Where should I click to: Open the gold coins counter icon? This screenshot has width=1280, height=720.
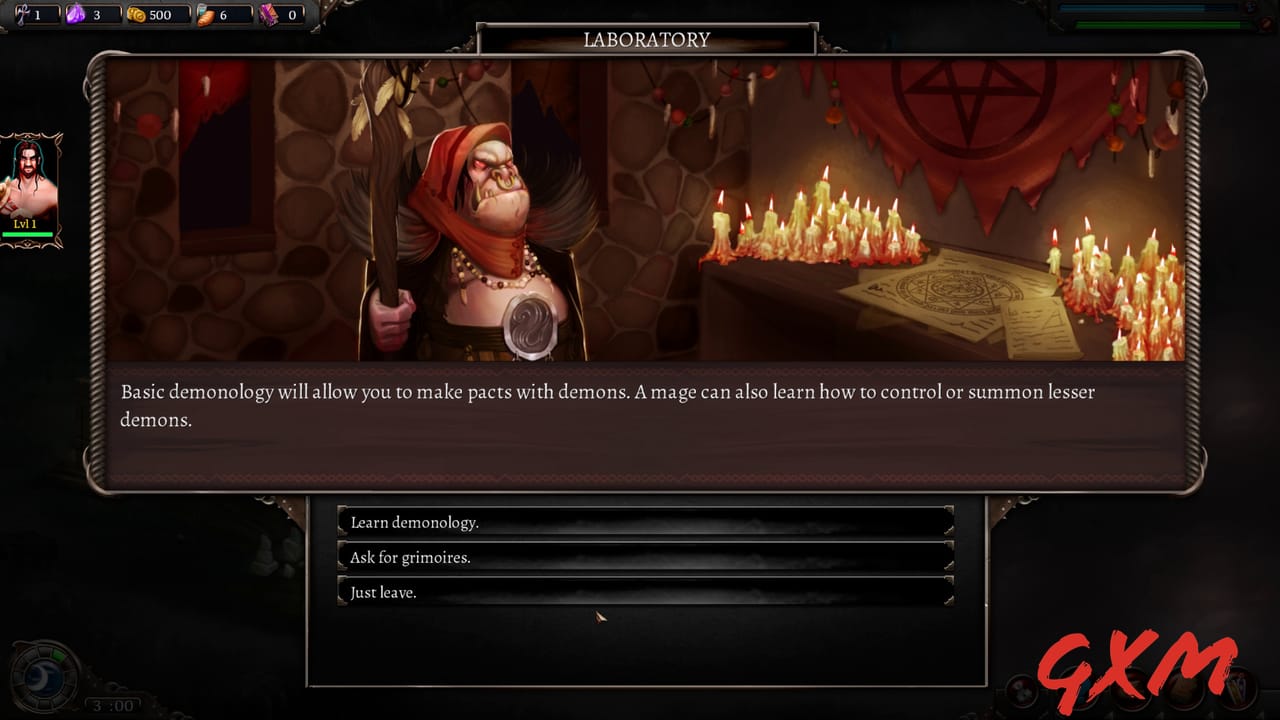(138, 14)
